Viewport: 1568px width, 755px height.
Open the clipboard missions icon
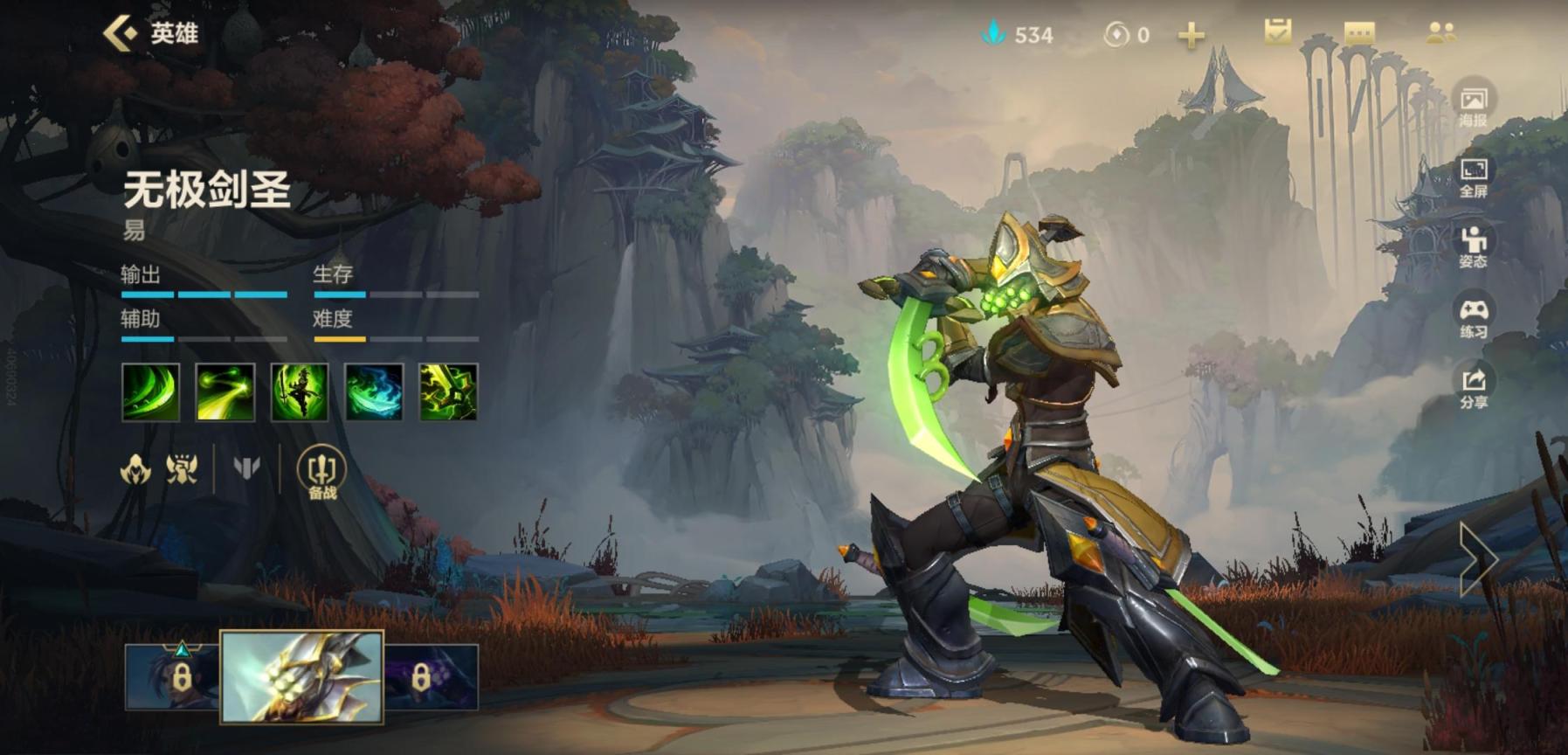(x=1277, y=33)
